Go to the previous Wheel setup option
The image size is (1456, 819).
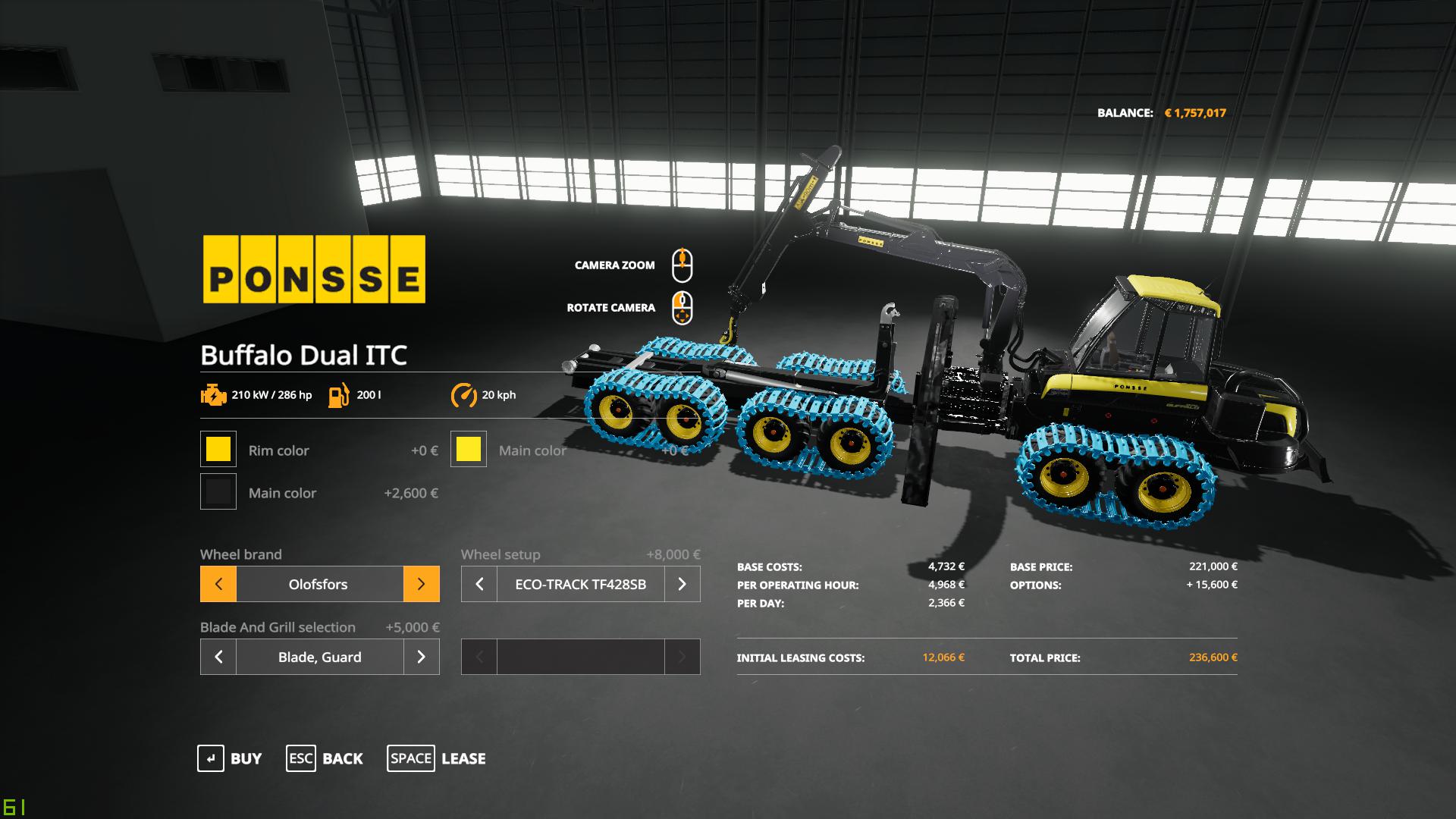[479, 584]
